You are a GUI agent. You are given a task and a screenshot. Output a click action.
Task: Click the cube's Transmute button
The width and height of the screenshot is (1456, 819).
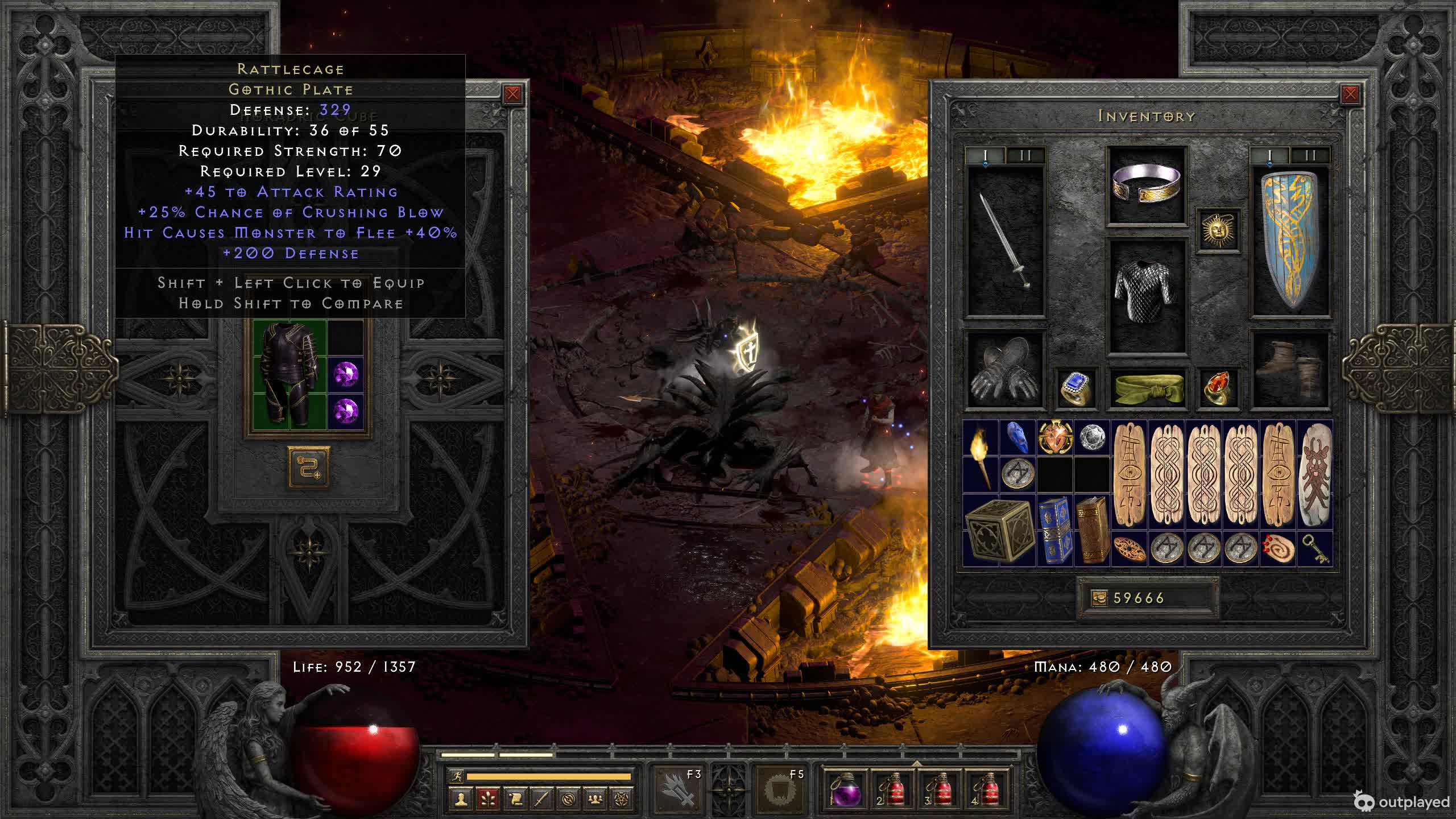pos(309,468)
